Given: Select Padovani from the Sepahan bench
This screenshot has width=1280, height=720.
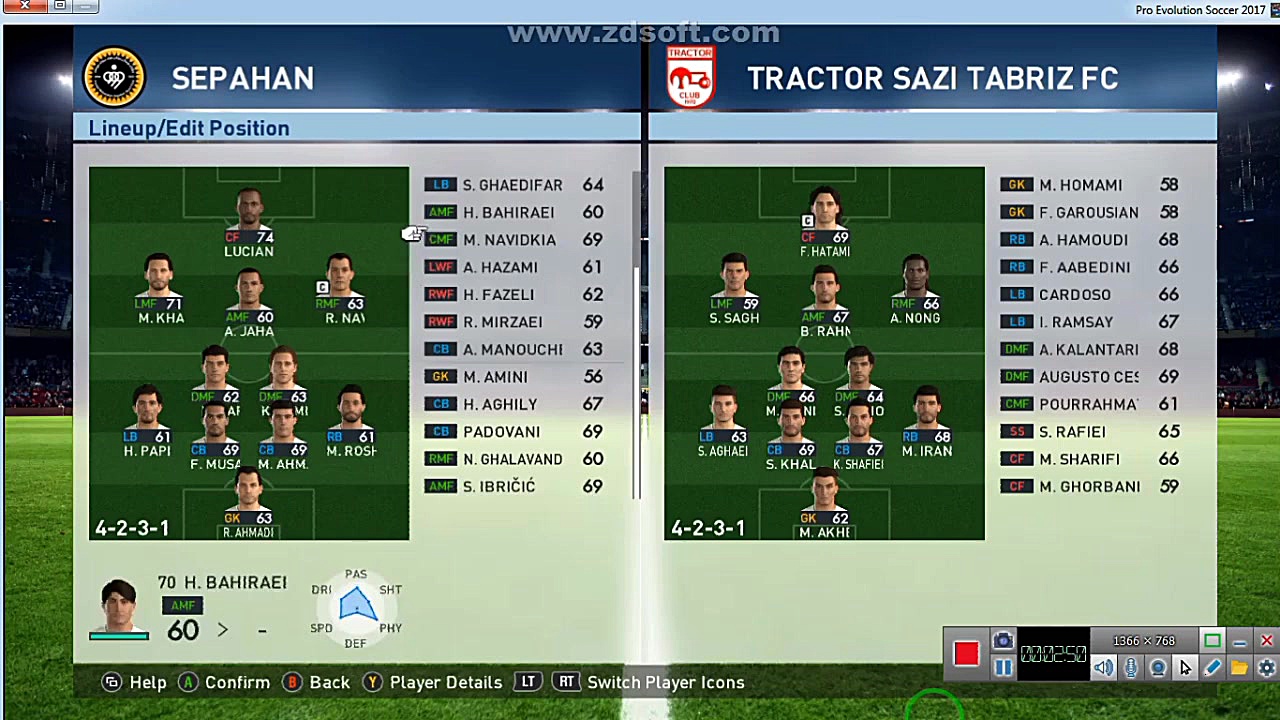Looking at the screenshot, I should [501, 432].
